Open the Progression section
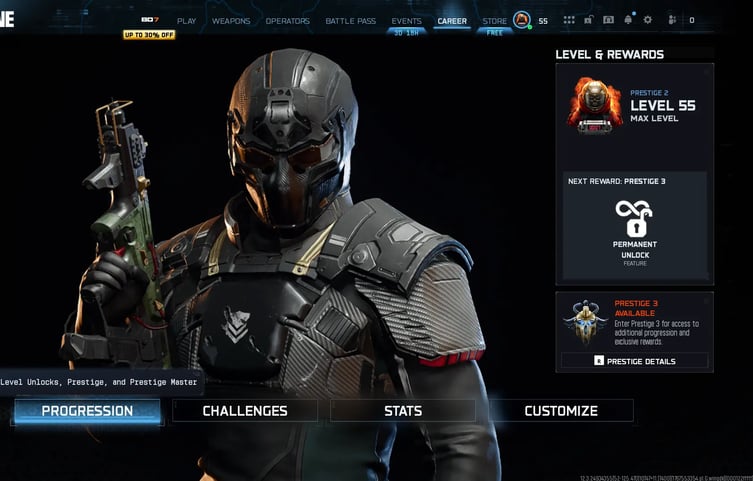This screenshot has height=481, width=753. (87, 411)
